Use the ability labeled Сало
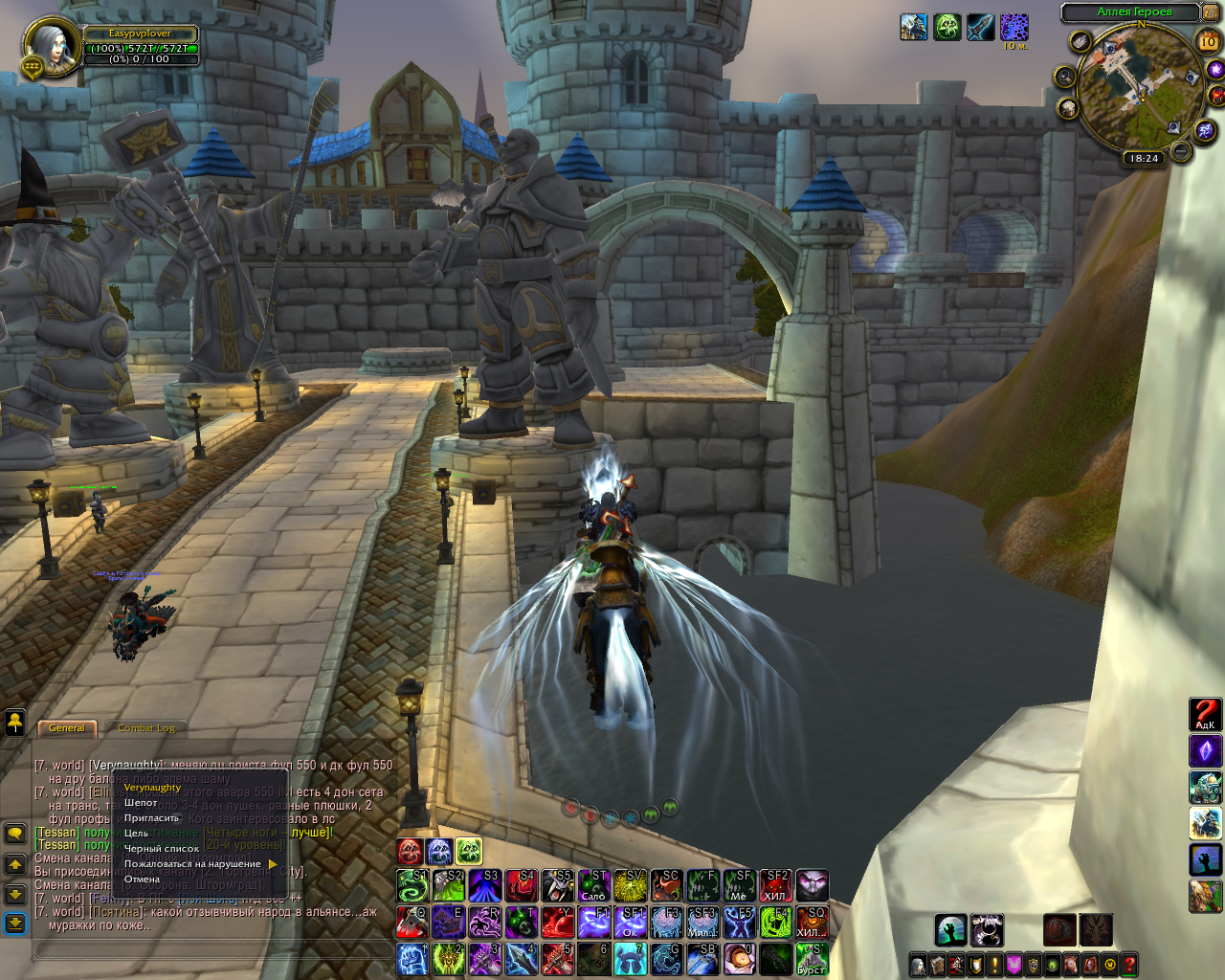This screenshot has height=980, width=1225. 593,886
